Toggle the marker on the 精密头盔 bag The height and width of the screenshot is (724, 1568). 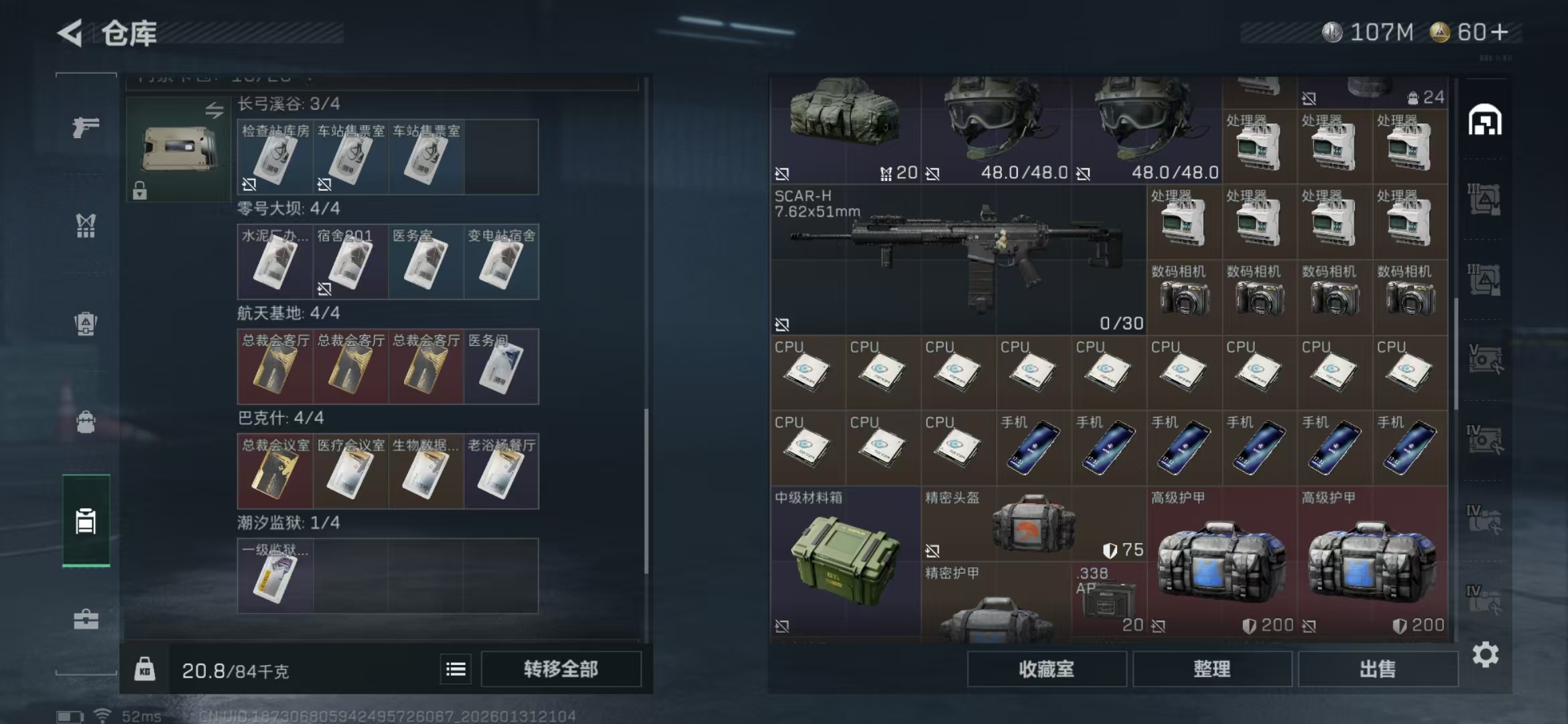931,550
